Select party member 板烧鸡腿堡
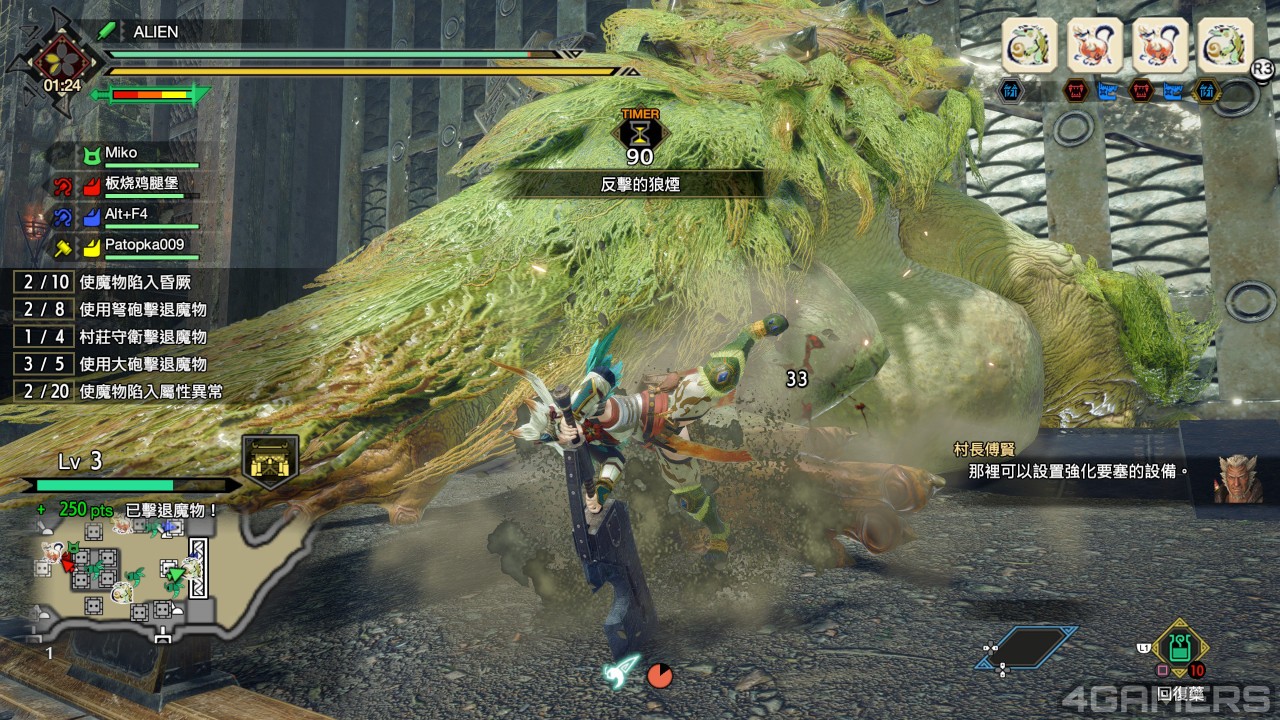 (142, 184)
